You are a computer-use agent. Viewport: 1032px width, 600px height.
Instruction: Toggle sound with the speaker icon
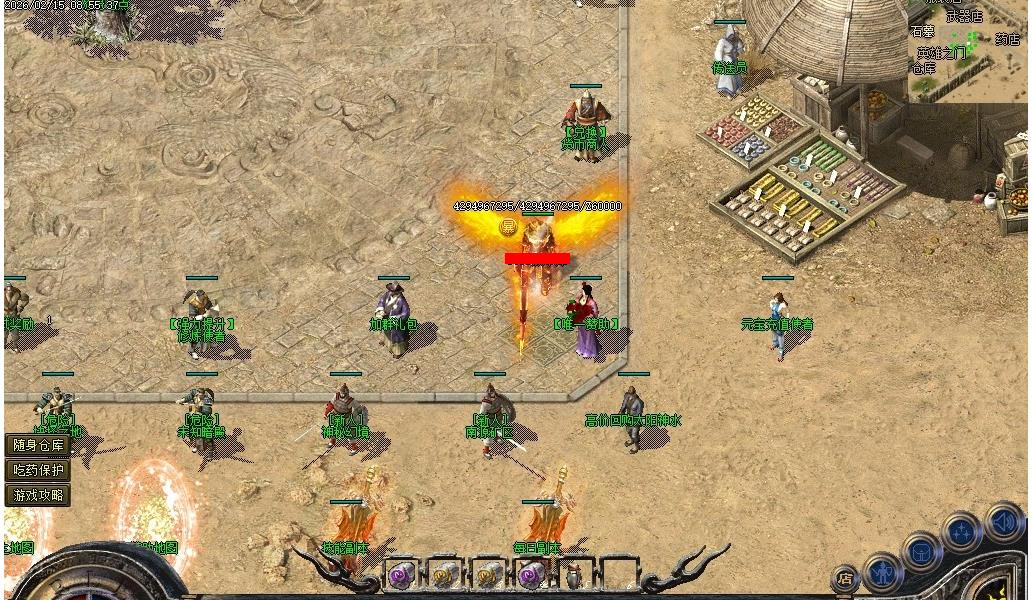click(1003, 522)
